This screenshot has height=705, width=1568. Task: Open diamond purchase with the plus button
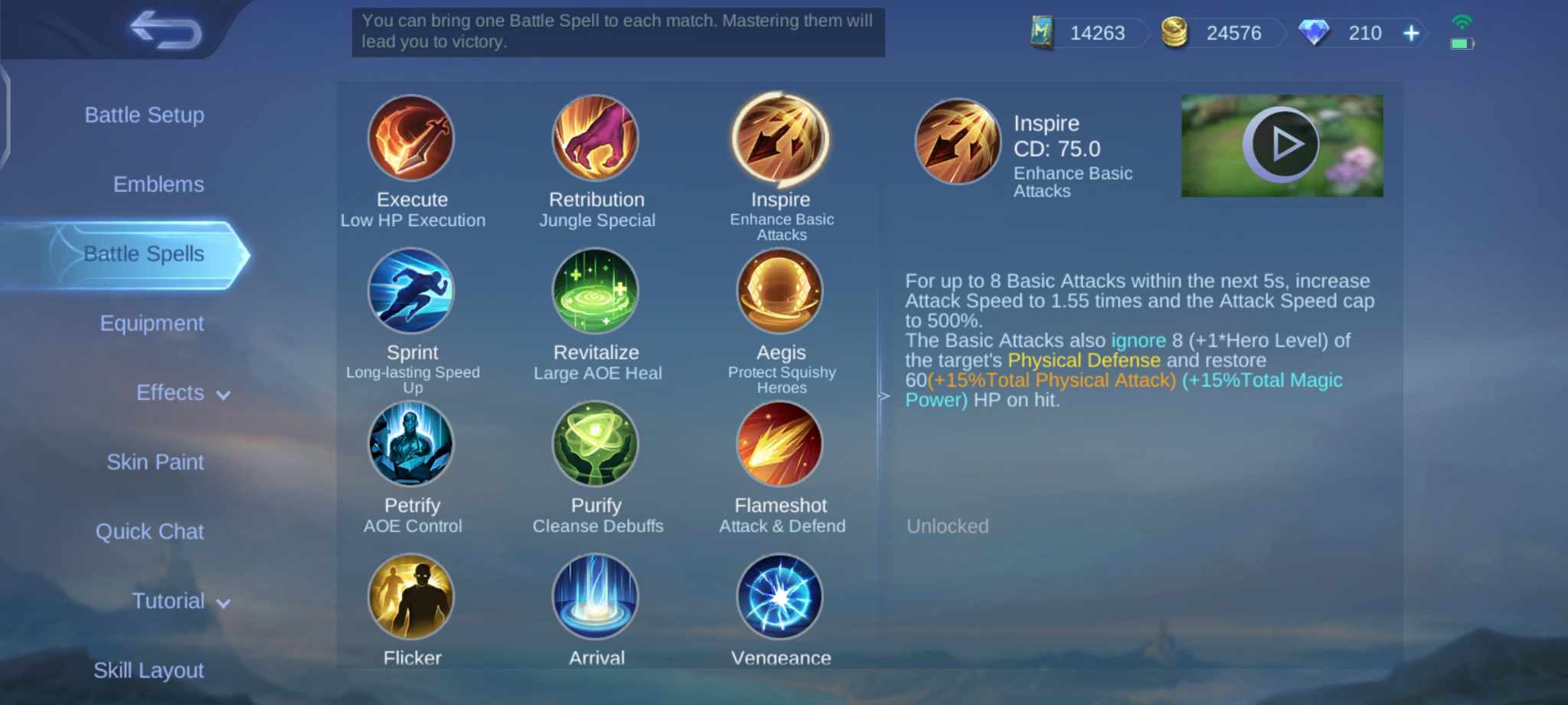point(1410,33)
